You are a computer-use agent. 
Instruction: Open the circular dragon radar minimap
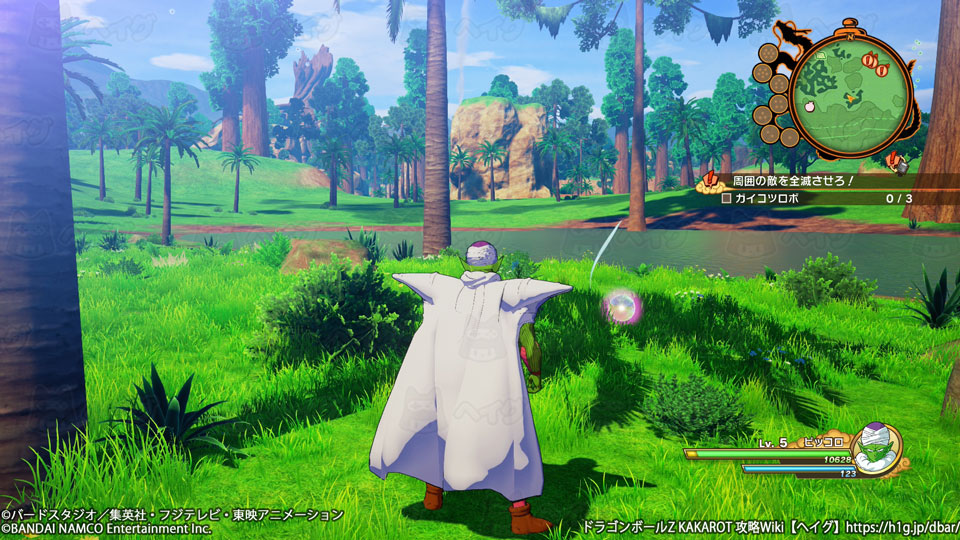click(851, 98)
